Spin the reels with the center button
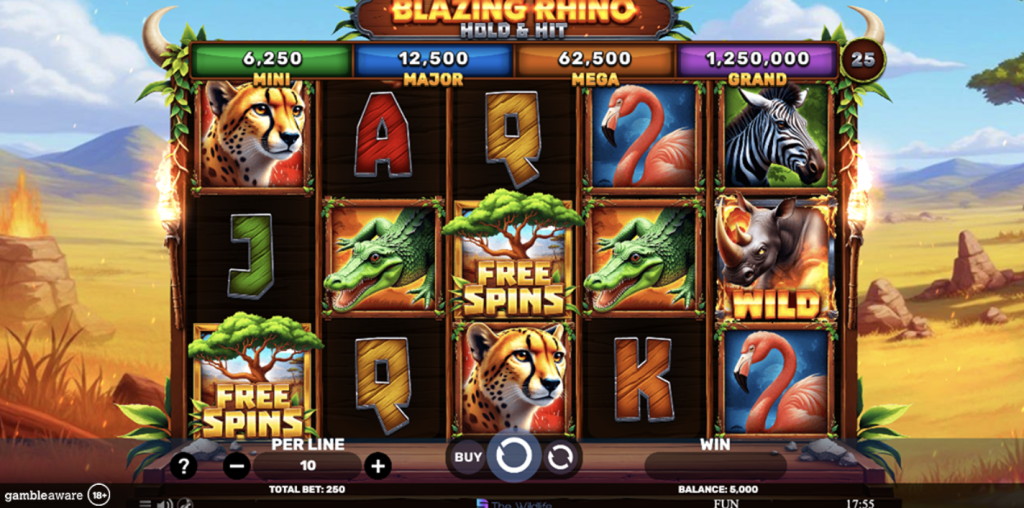The height and width of the screenshot is (508, 1024). click(x=514, y=457)
